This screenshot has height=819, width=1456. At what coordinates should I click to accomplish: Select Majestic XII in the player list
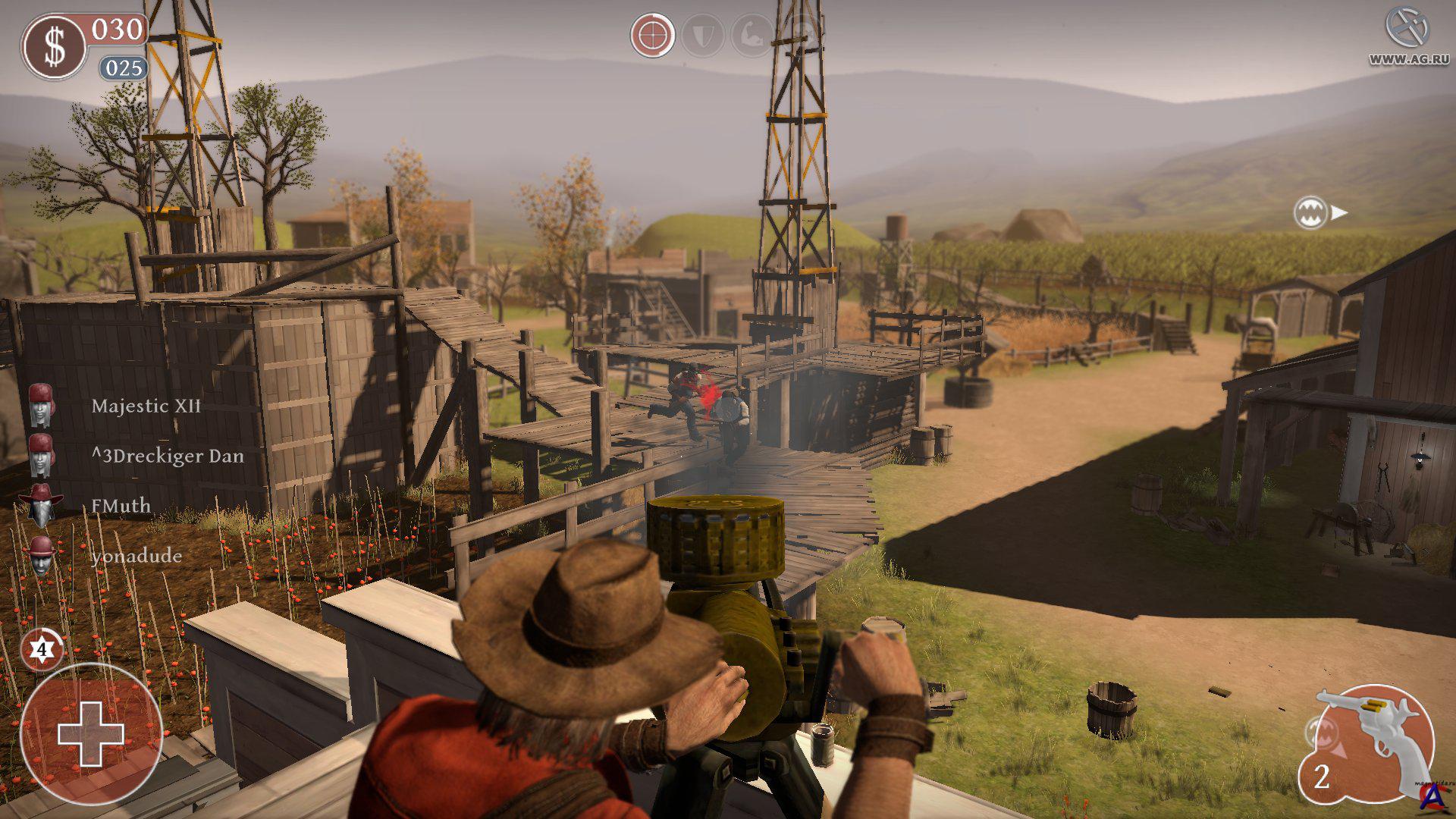tap(146, 406)
